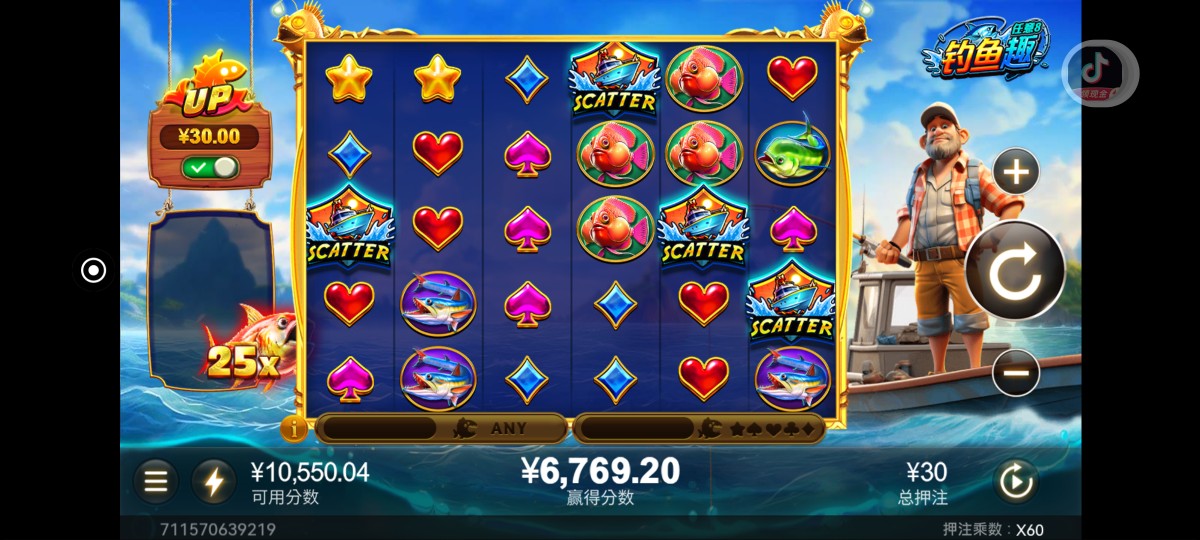Open the hamburger menu
1200x540 pixels.
(x=156, y=482)
